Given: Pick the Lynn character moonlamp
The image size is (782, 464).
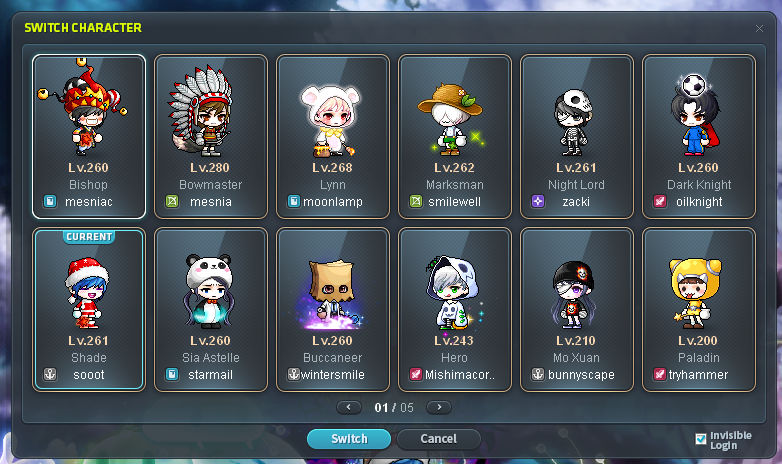Looking at the screenshot, I should (333, 135).
